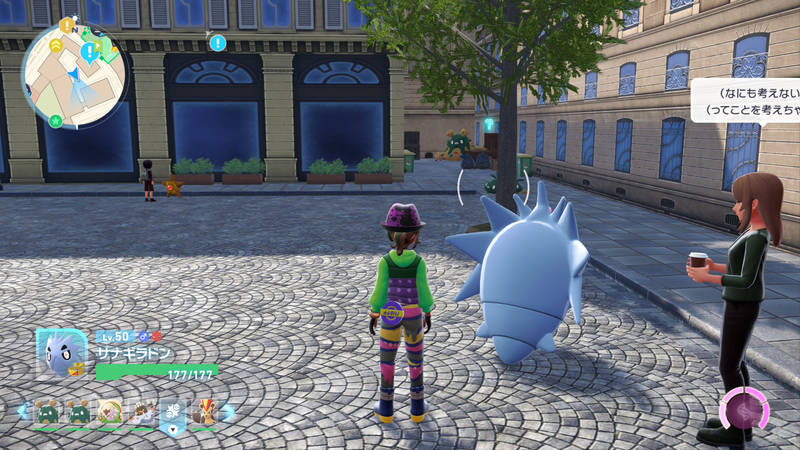Select the floating blue exclamation waypoint marker
The image size is (800, 450).
click(x=217, y=44)
